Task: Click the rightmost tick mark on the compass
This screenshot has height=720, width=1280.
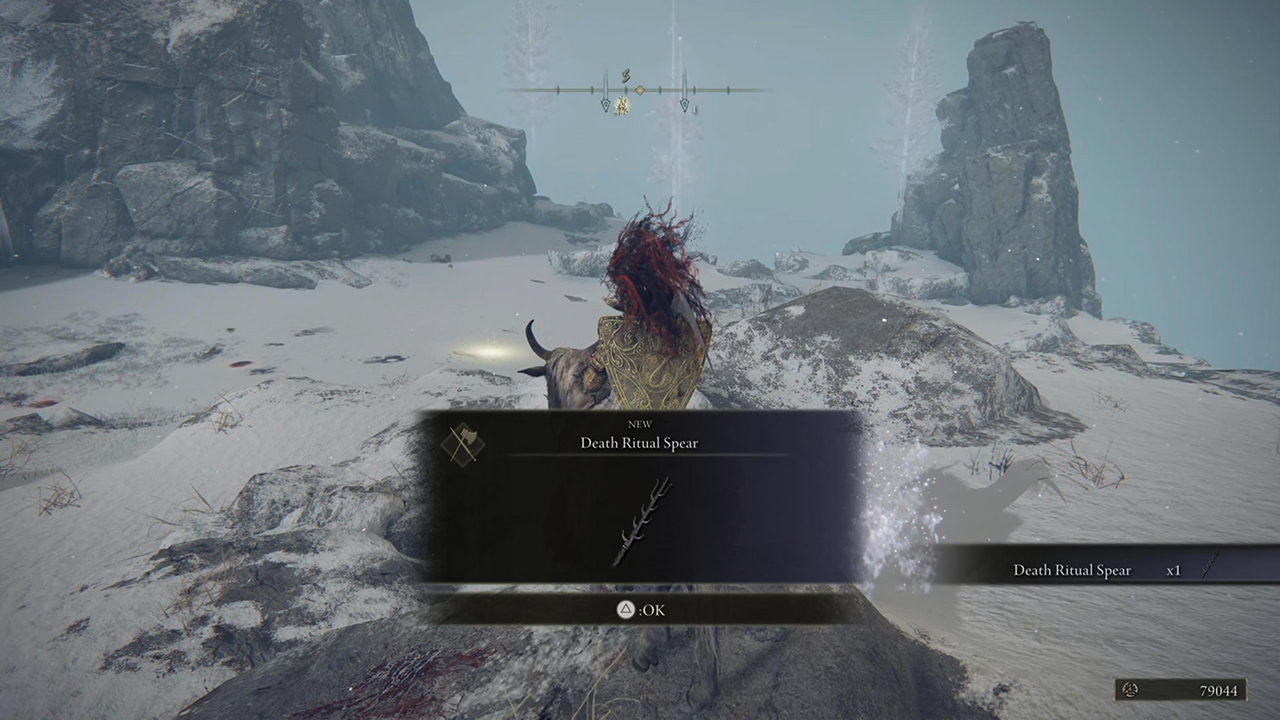Action: (729, 90)
